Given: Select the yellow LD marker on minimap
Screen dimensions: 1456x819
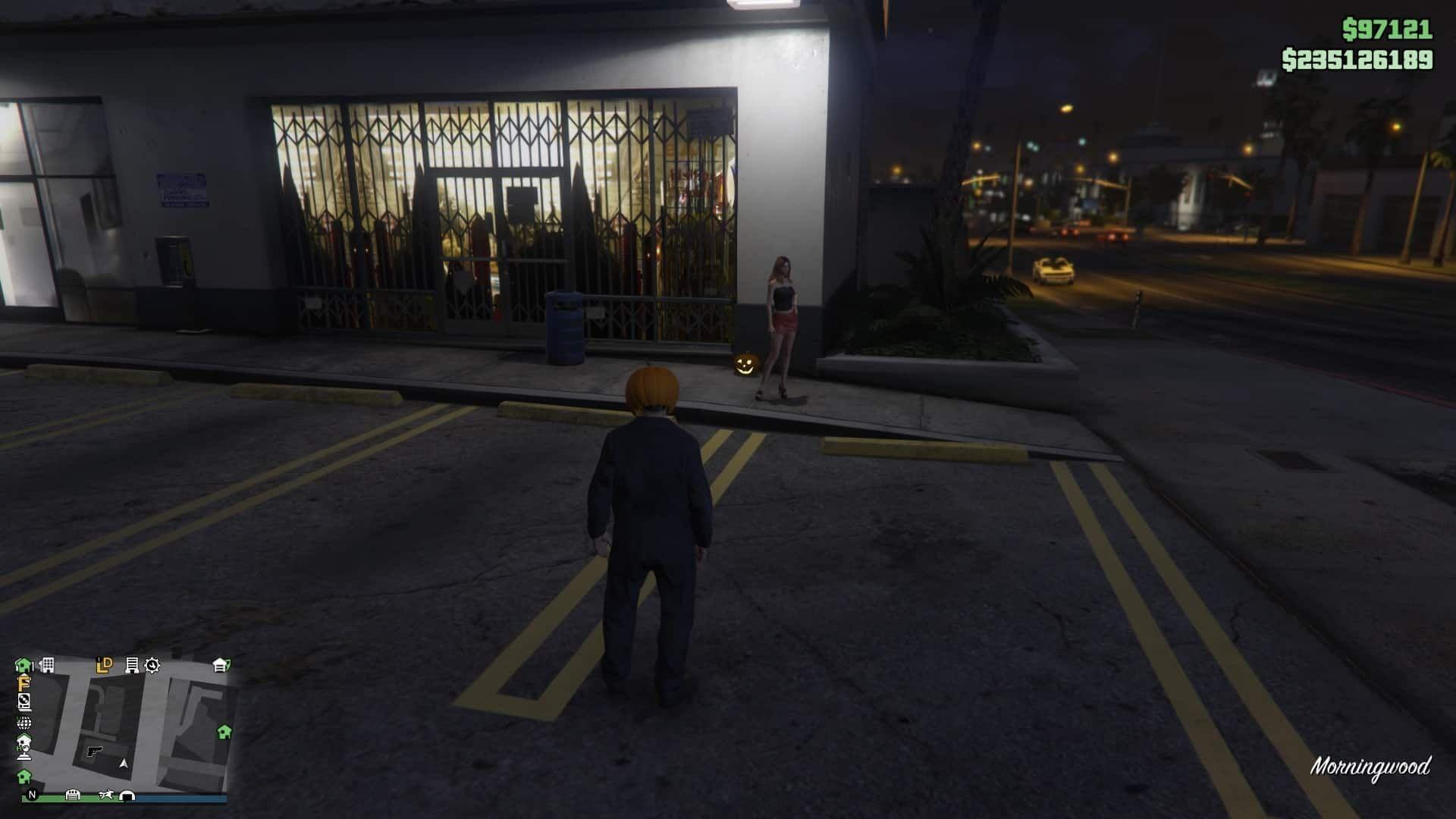Looking at the screenshot, I should 105,665.
